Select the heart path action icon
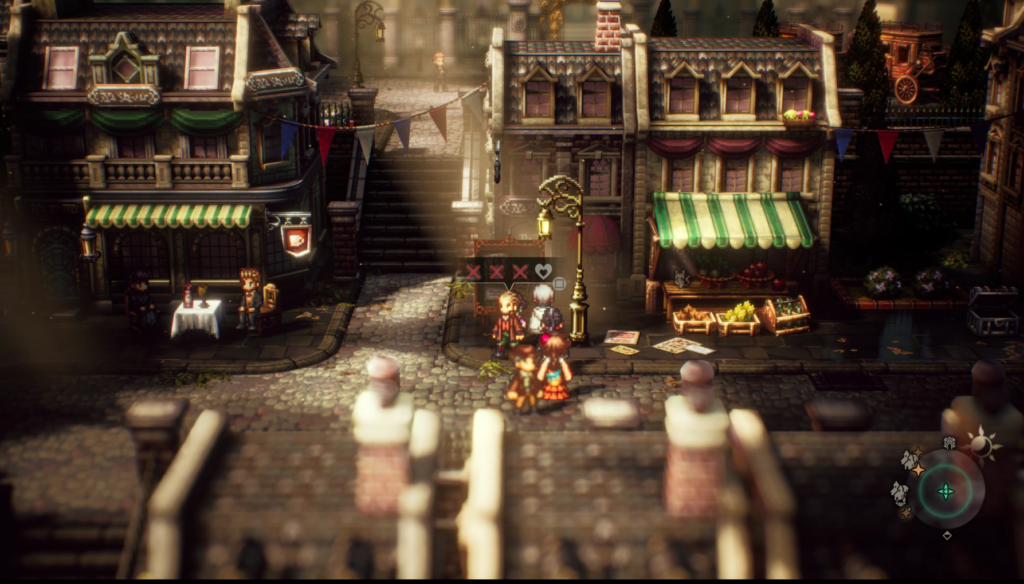 point(543,271)
